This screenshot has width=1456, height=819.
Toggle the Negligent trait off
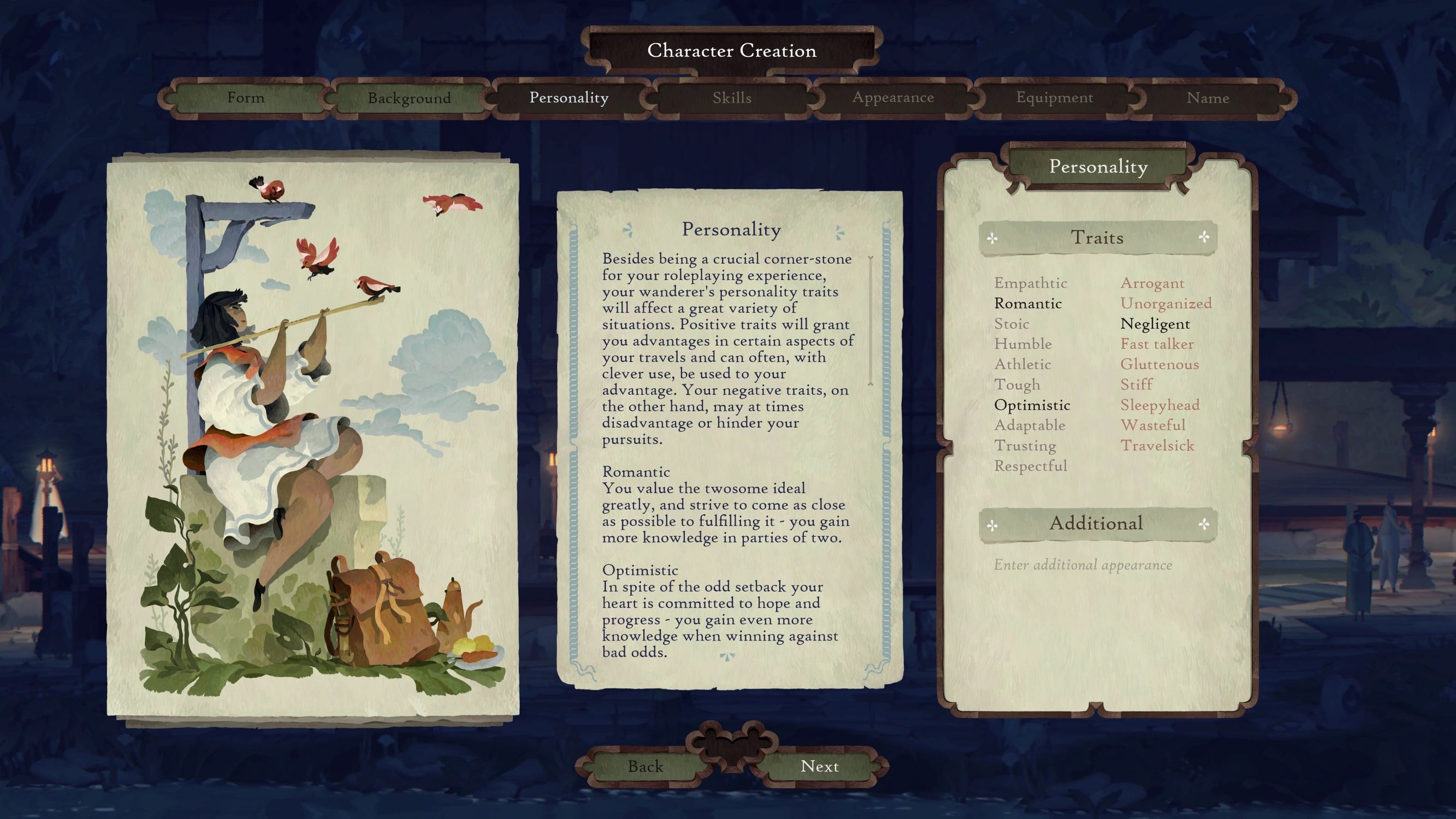[1155, 324]
